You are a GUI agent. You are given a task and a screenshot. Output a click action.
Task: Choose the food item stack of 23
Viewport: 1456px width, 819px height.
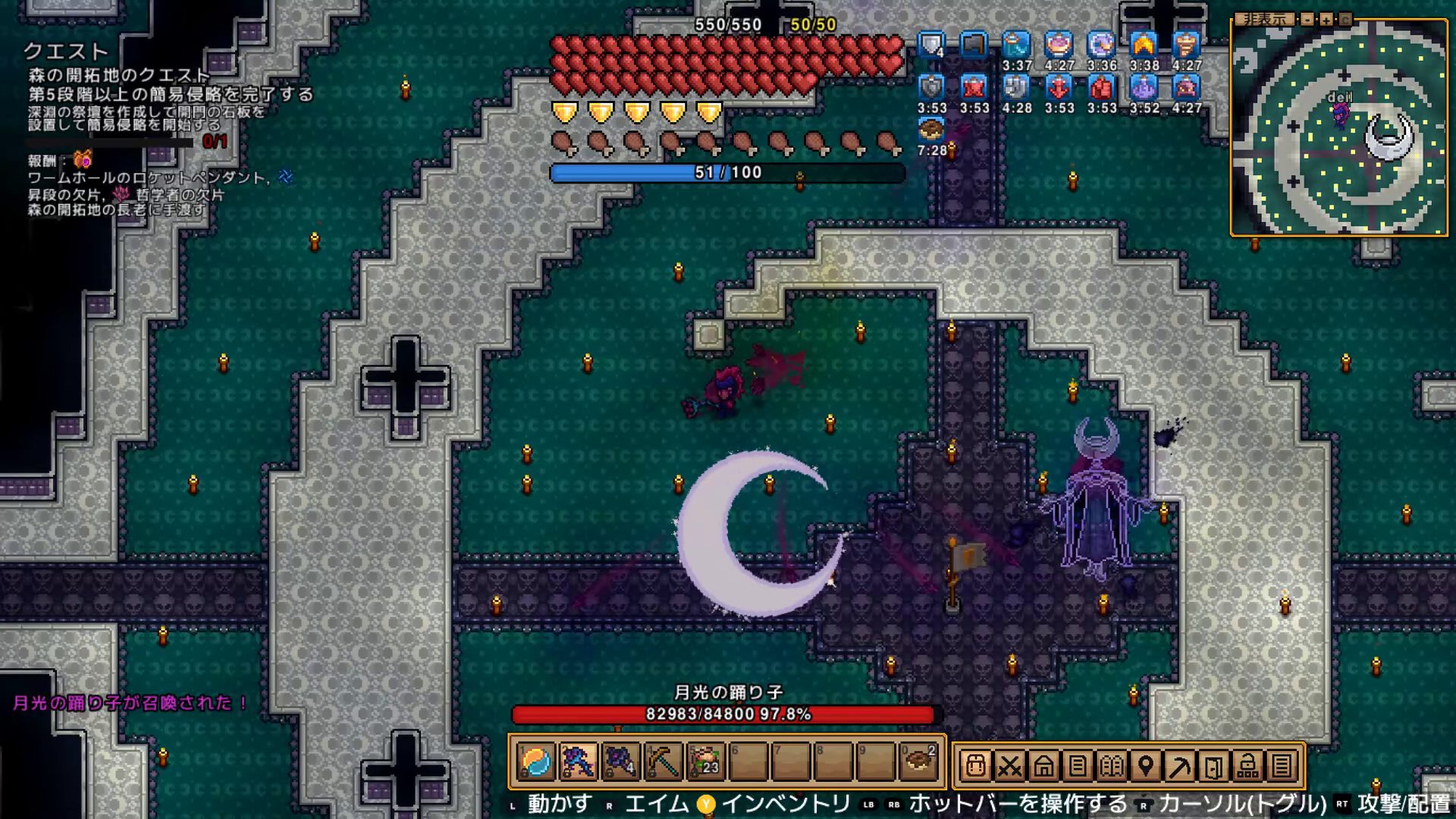tap(705, 761)
